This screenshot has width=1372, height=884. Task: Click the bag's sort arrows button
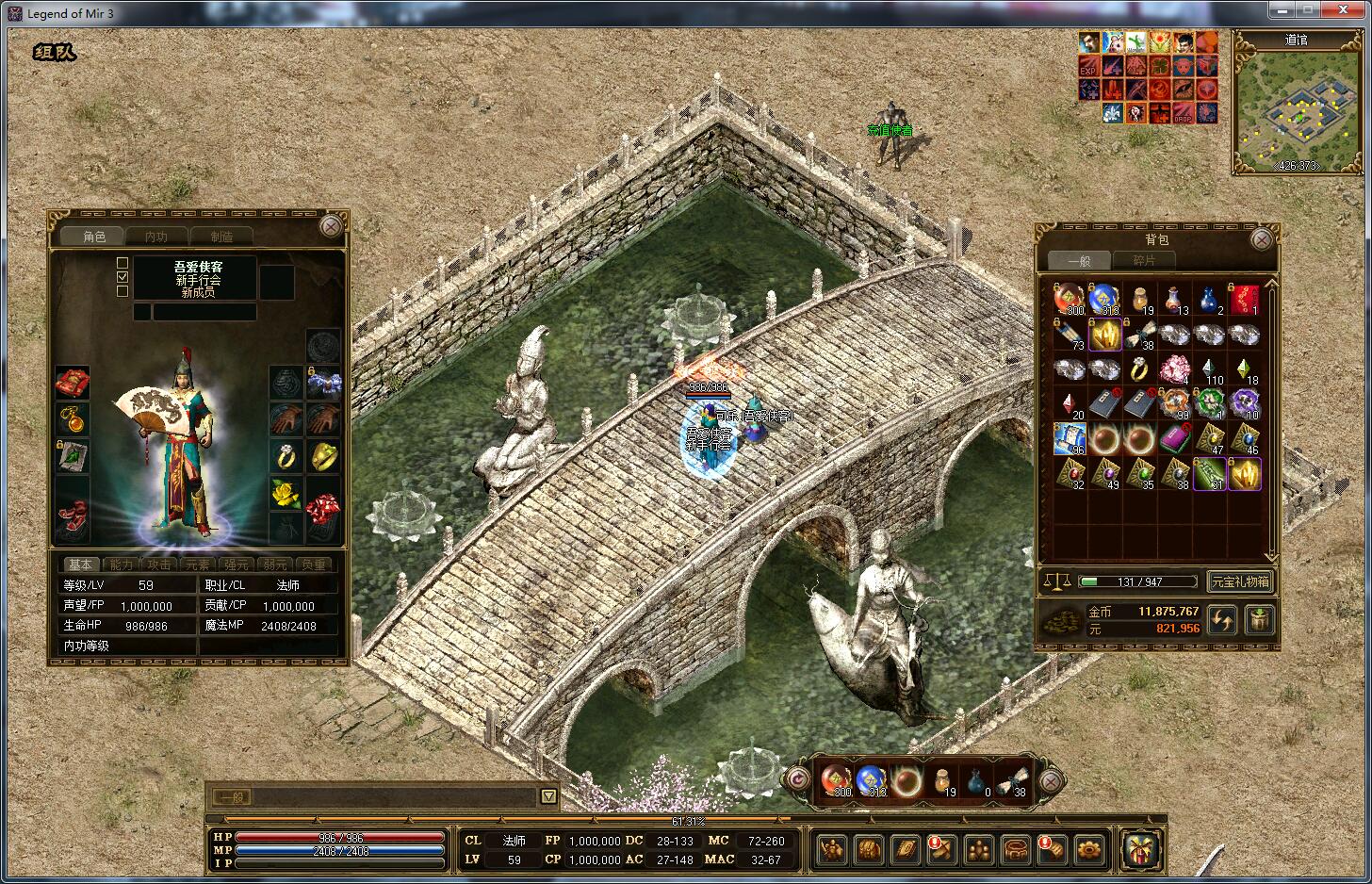click(x=1222, y=619)
